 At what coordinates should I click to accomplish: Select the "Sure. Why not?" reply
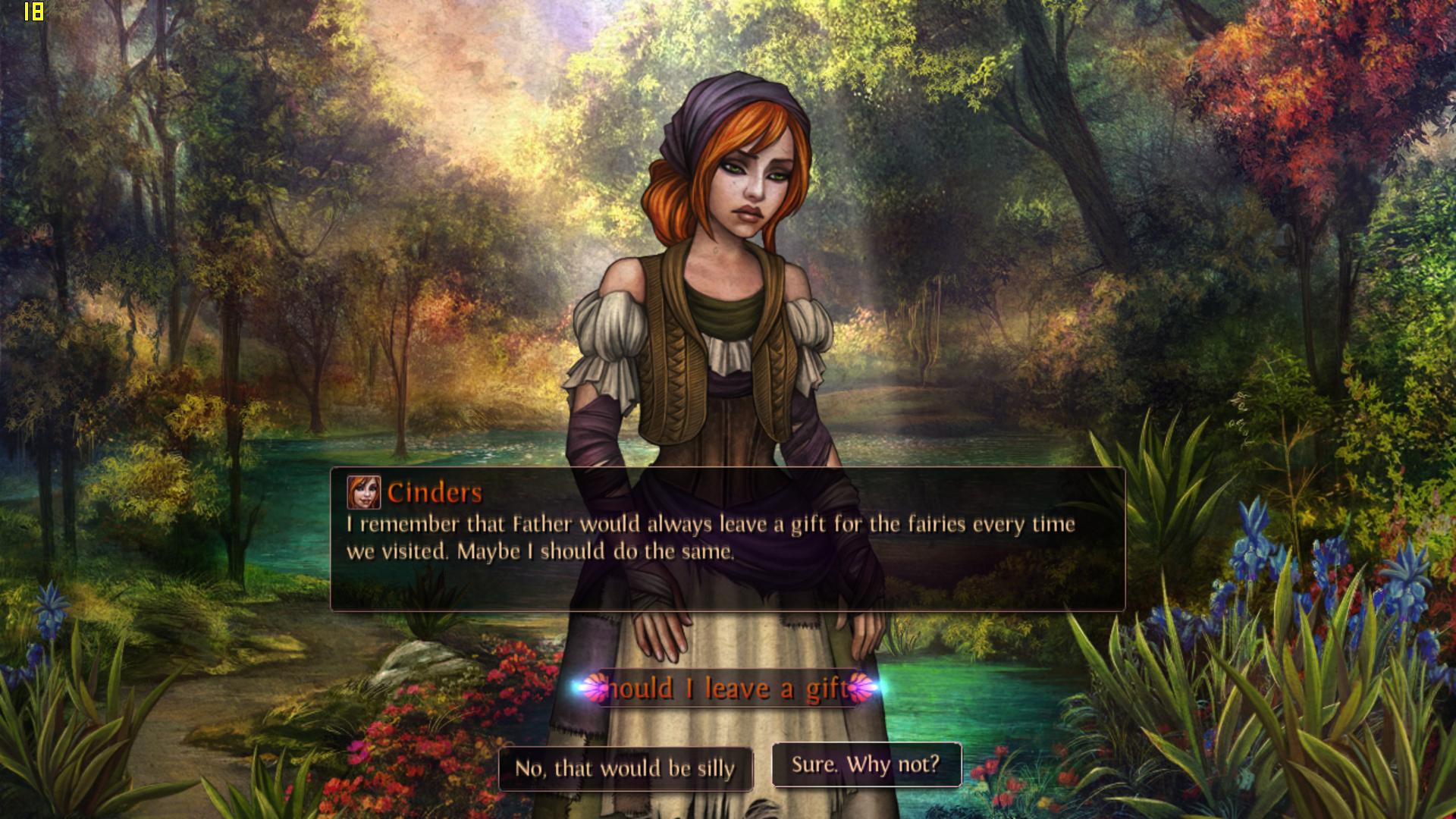(x=866, y=764)
